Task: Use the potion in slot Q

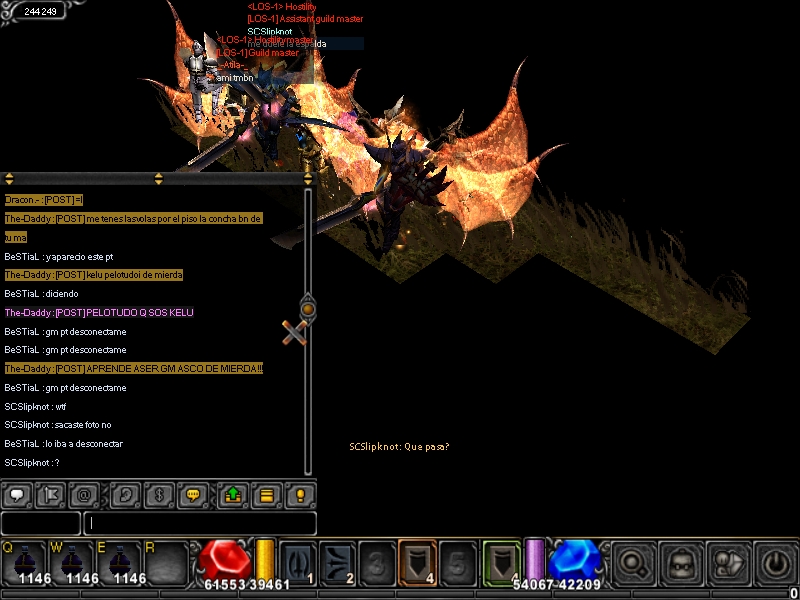Action: click(x=24, y=561)
